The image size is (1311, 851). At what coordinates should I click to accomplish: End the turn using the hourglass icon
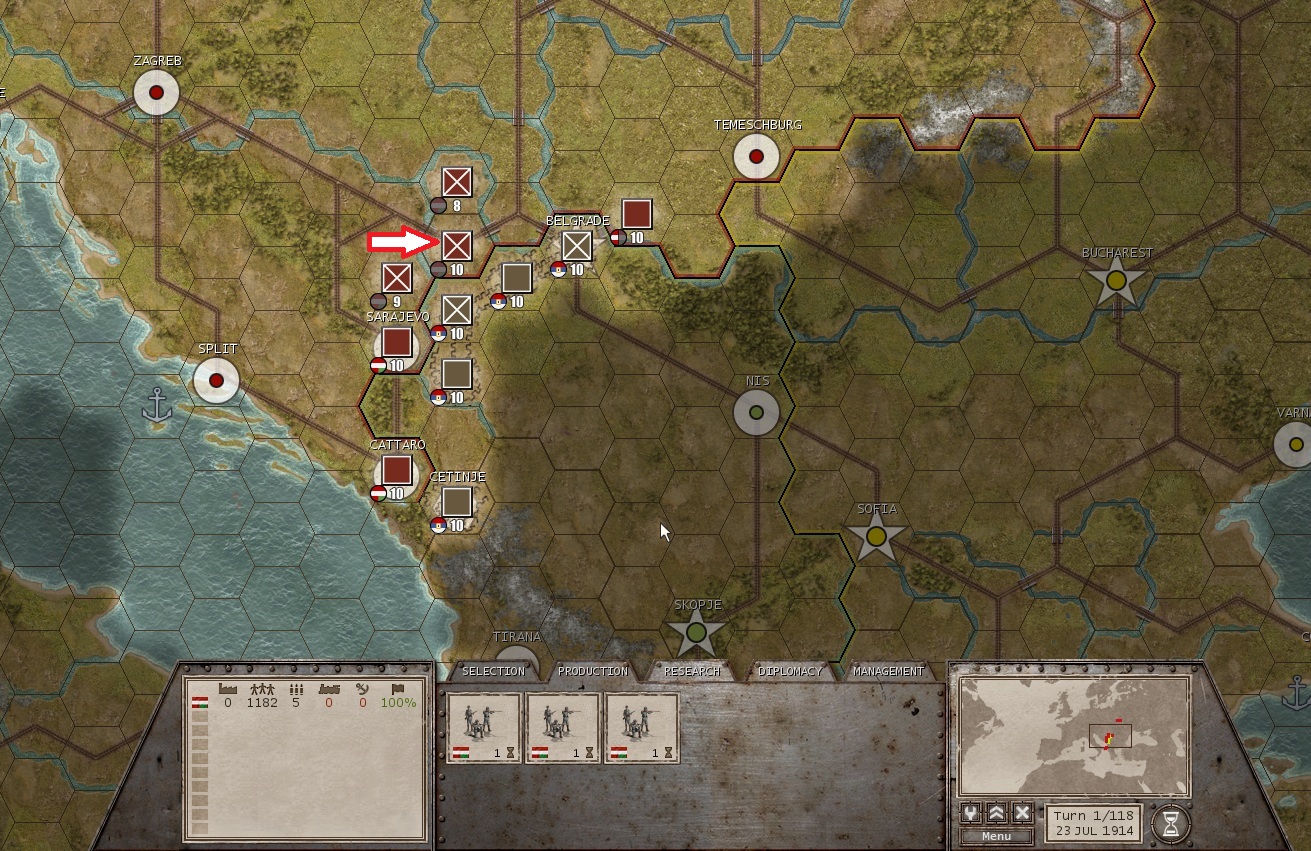pos(1173,820)
